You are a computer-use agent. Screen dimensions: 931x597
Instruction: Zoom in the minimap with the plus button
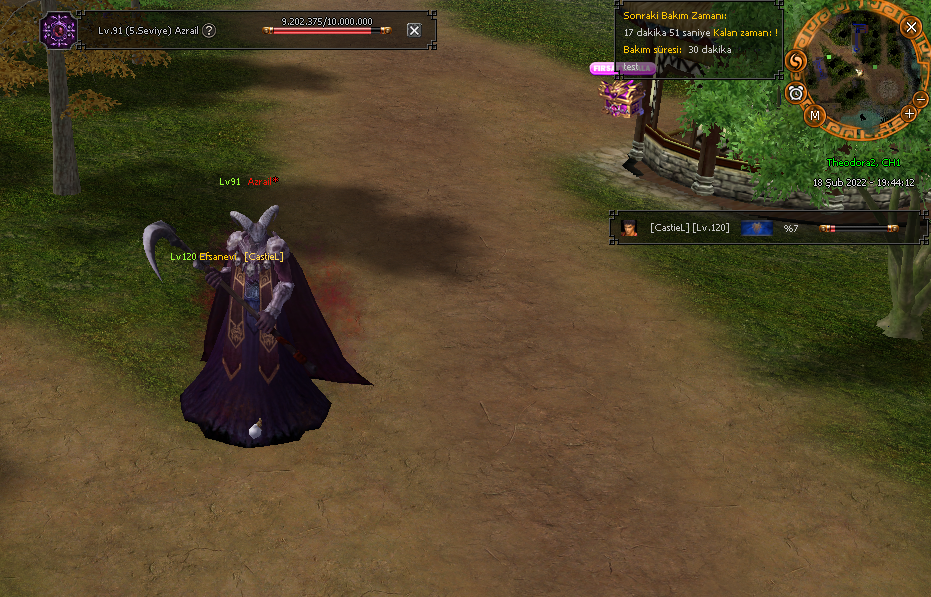tap(909, 113)
